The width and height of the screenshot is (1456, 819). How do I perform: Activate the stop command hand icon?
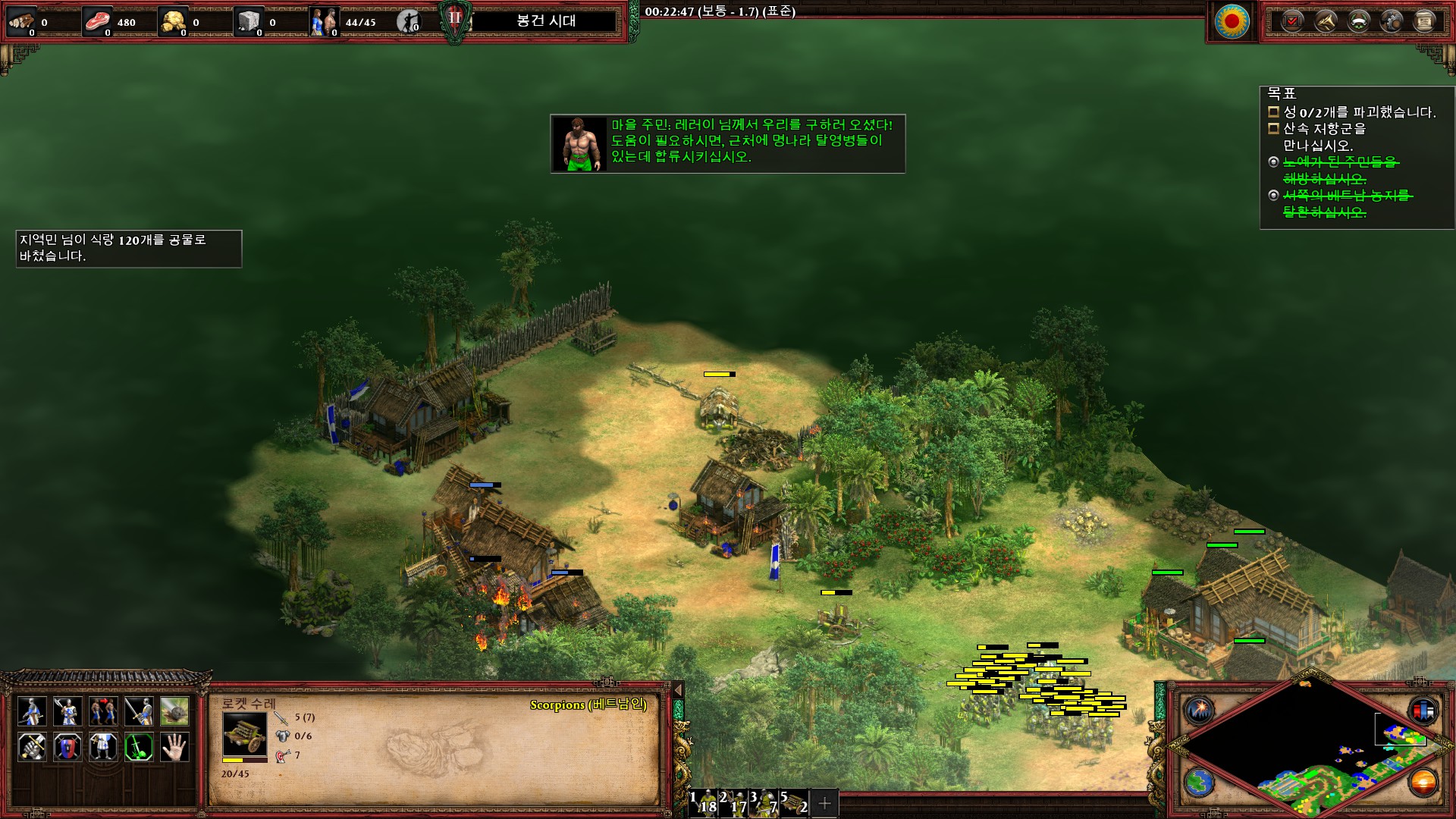174,747
